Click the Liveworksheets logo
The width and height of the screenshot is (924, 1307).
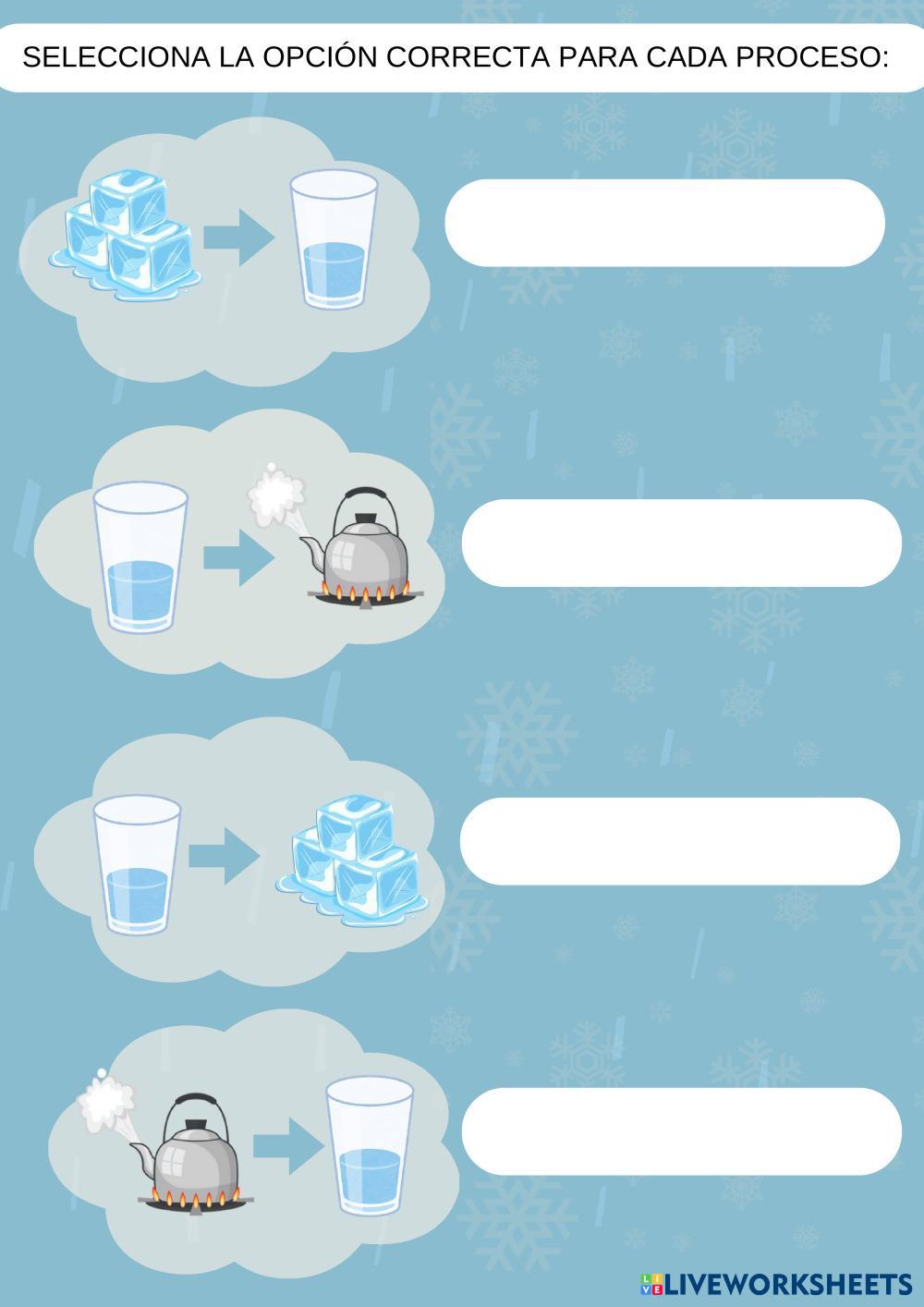(x=775, y=1284)
